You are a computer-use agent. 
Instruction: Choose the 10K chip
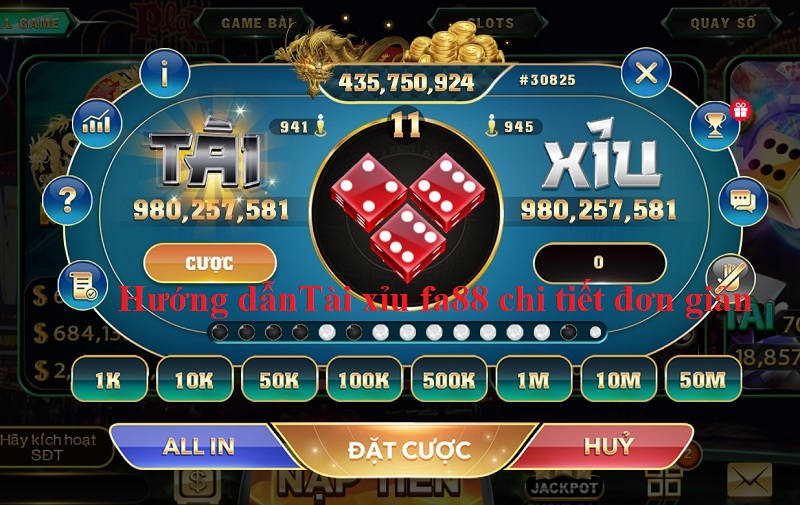point(194,380)
